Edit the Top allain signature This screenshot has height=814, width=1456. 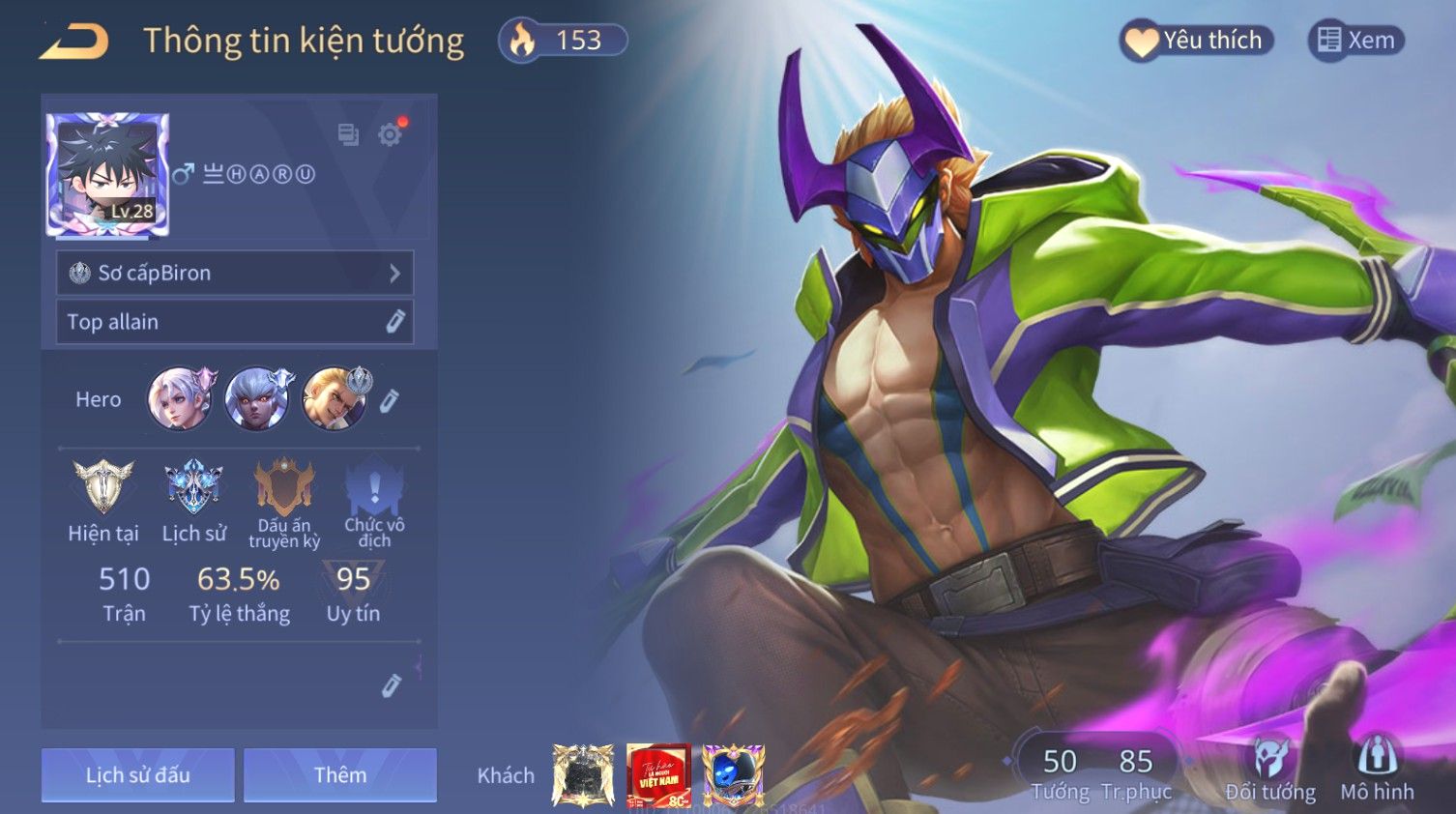coord(394,322)
